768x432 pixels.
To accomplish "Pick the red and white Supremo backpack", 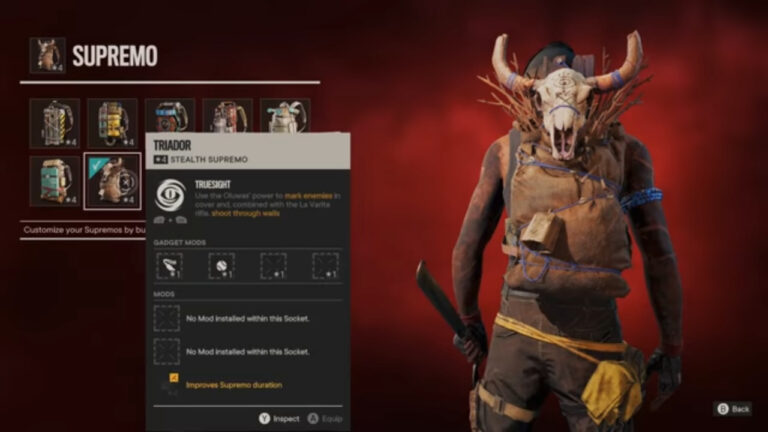I will [x=228, y=115].
